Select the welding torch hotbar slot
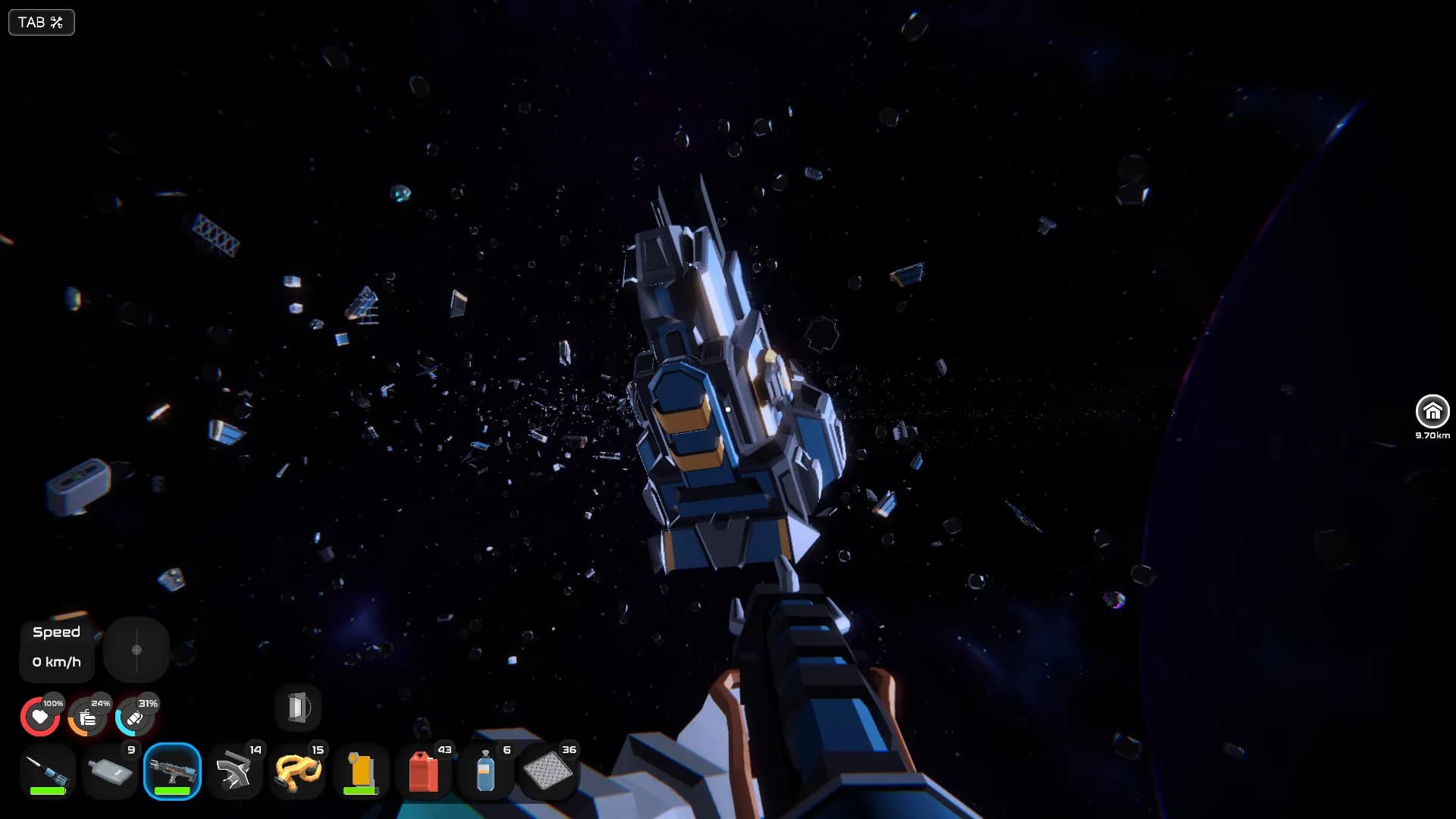 click(x=48, y=772)
